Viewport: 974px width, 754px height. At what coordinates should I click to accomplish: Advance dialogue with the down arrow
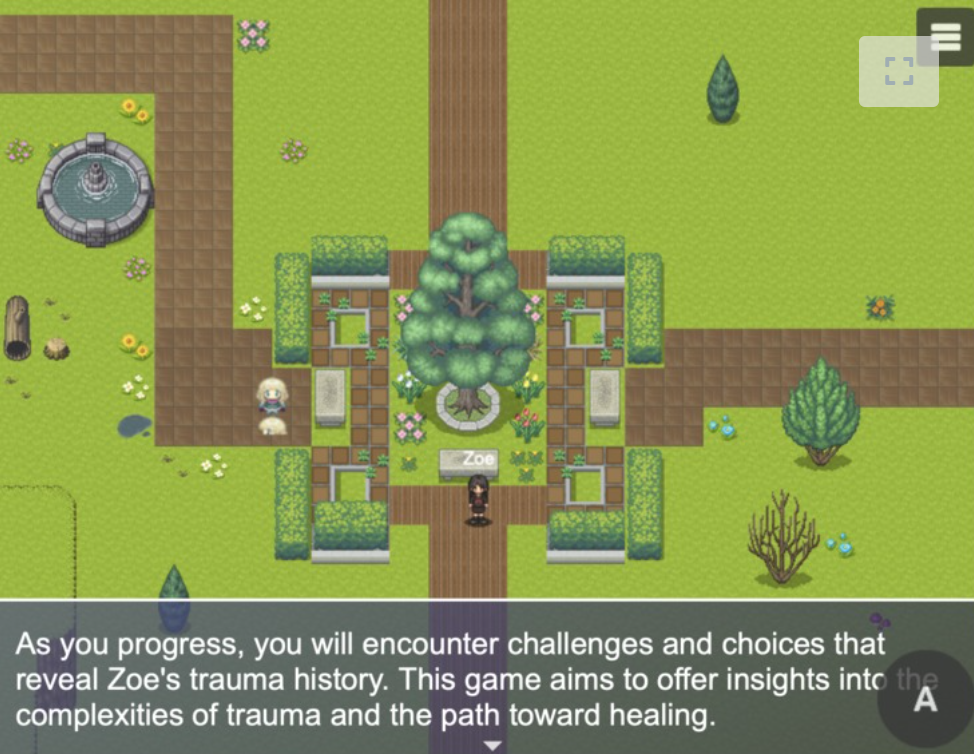click(x=491, y=745)
